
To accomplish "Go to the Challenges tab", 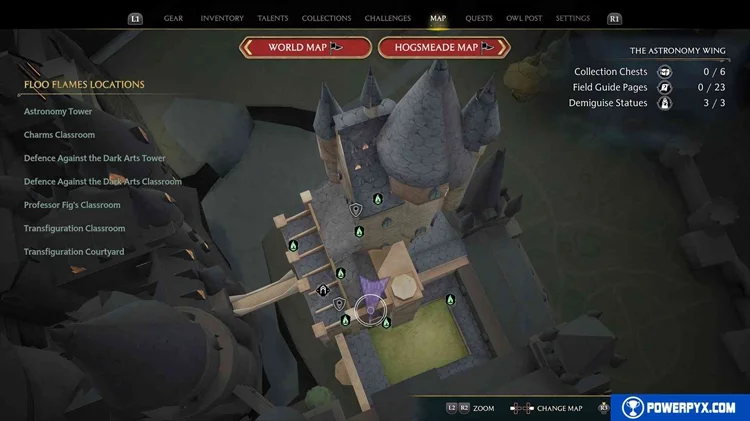I will (387, 18).
